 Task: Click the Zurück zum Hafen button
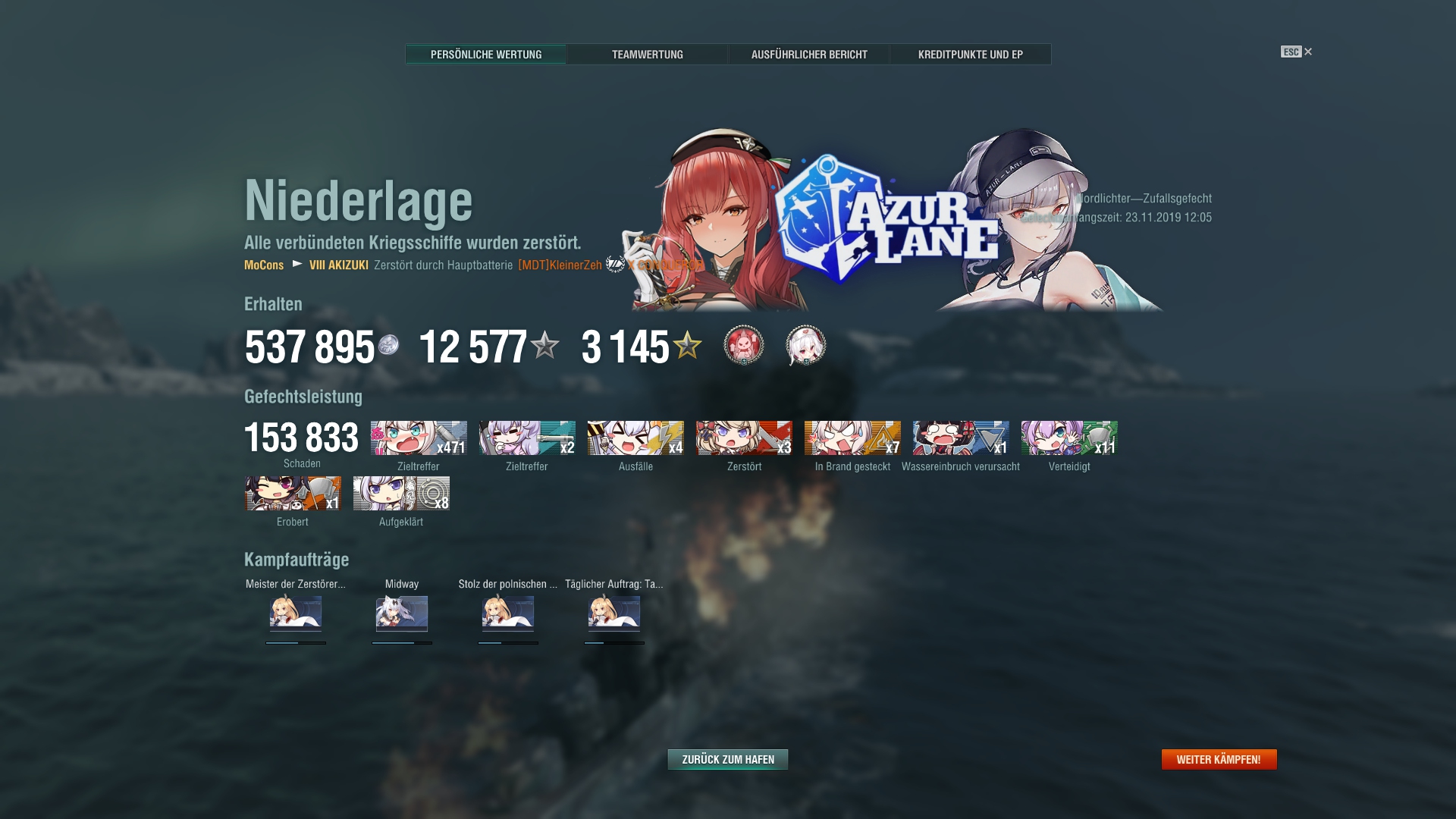(727, 758)
